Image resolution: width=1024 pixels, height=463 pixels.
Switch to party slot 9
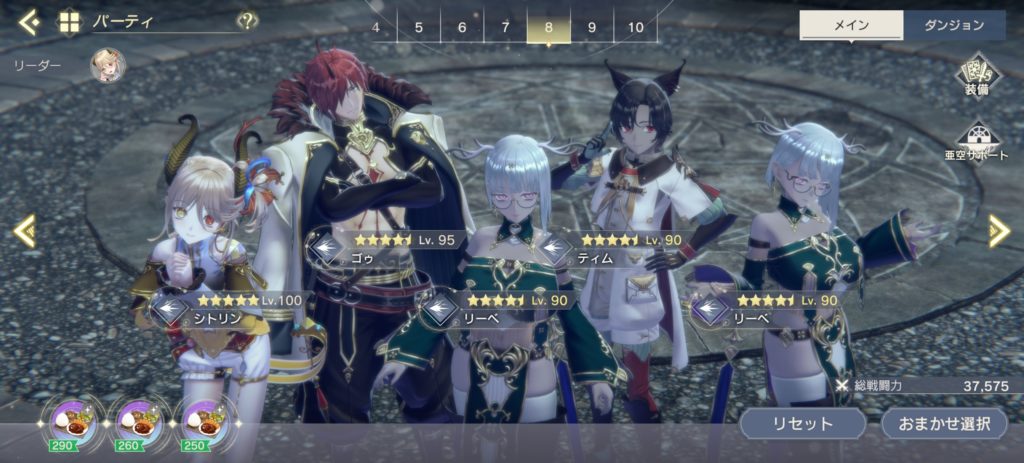click(592, 27)
